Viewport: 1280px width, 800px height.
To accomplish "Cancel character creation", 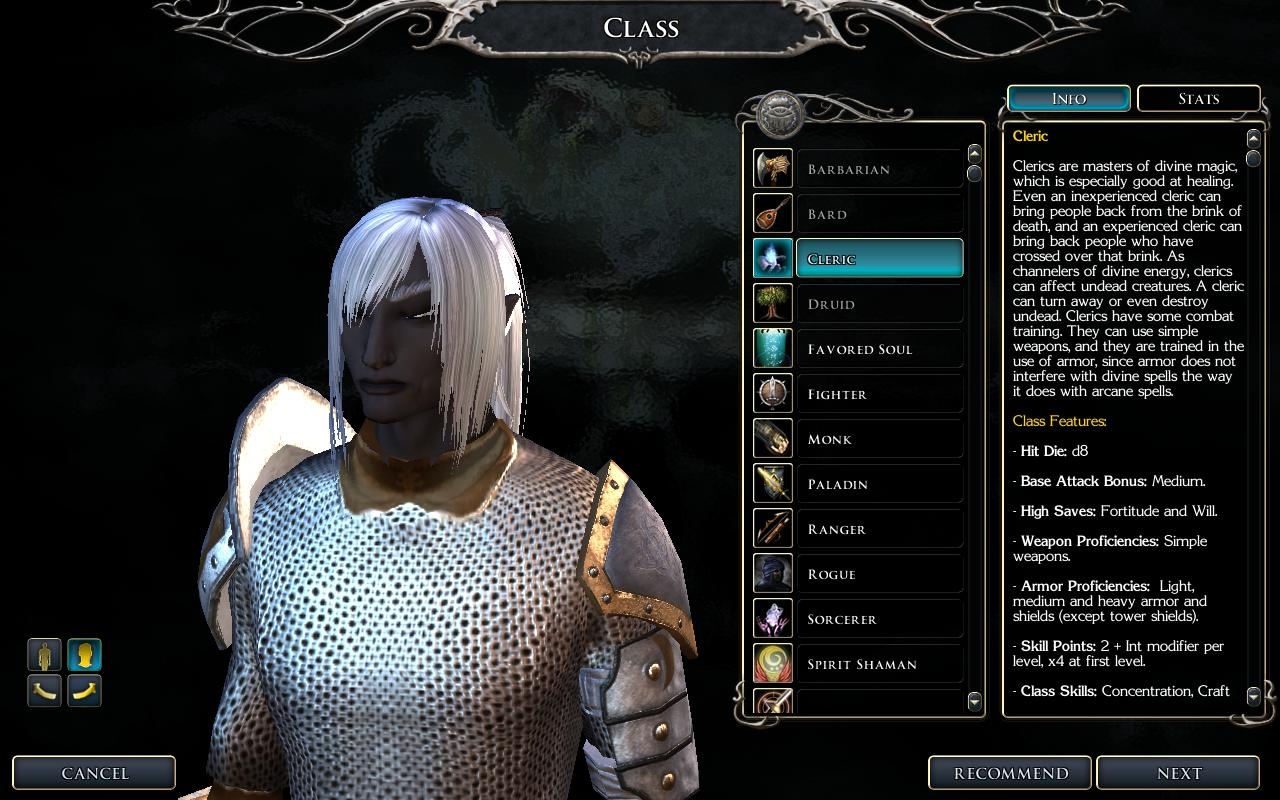I will coord(95,773).
